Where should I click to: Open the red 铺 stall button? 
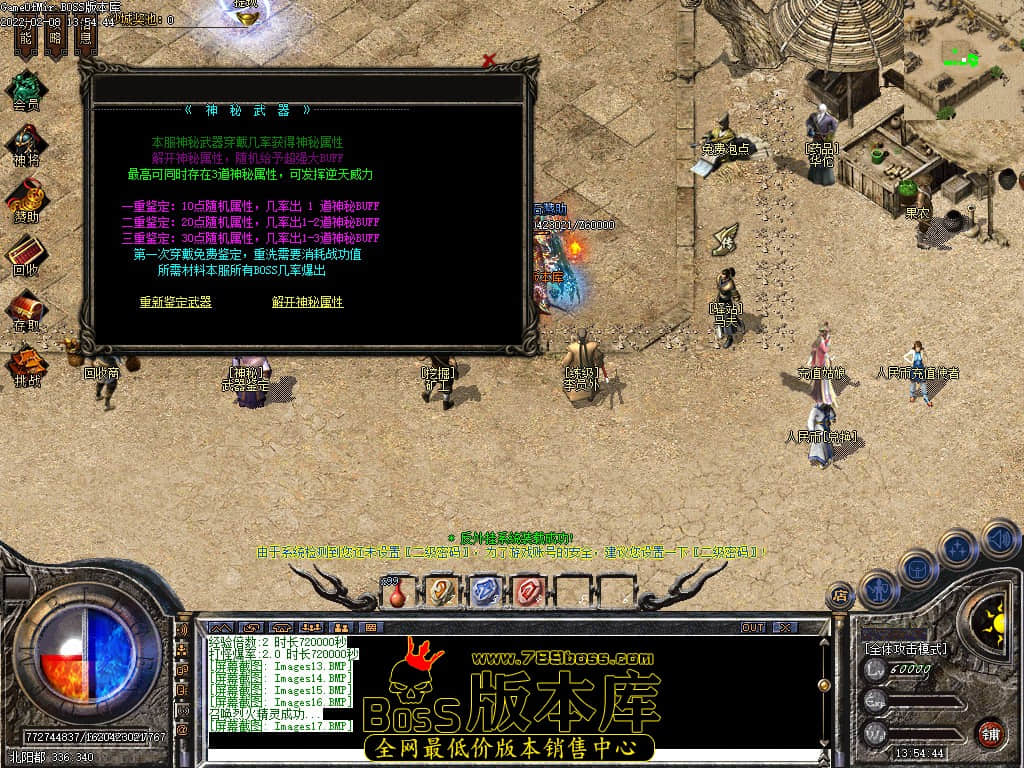coord(989,733)
